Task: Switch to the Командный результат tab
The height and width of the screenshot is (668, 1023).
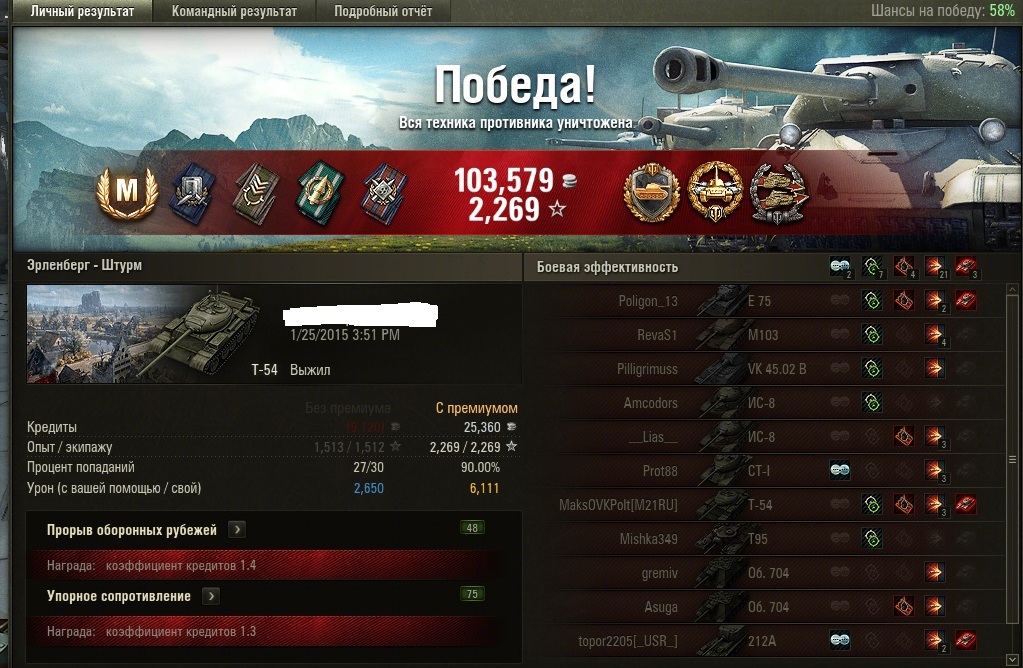Action: (x=234, y=12)
